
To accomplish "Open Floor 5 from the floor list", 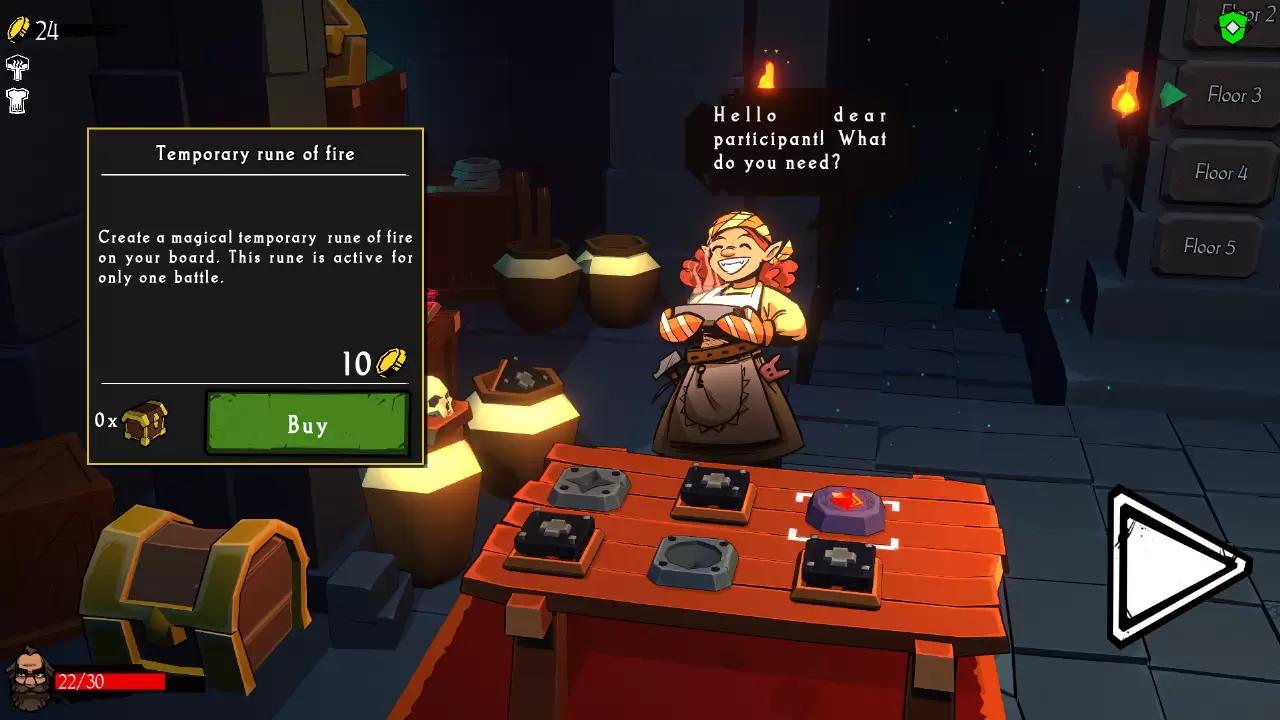I will point(1208,246).
